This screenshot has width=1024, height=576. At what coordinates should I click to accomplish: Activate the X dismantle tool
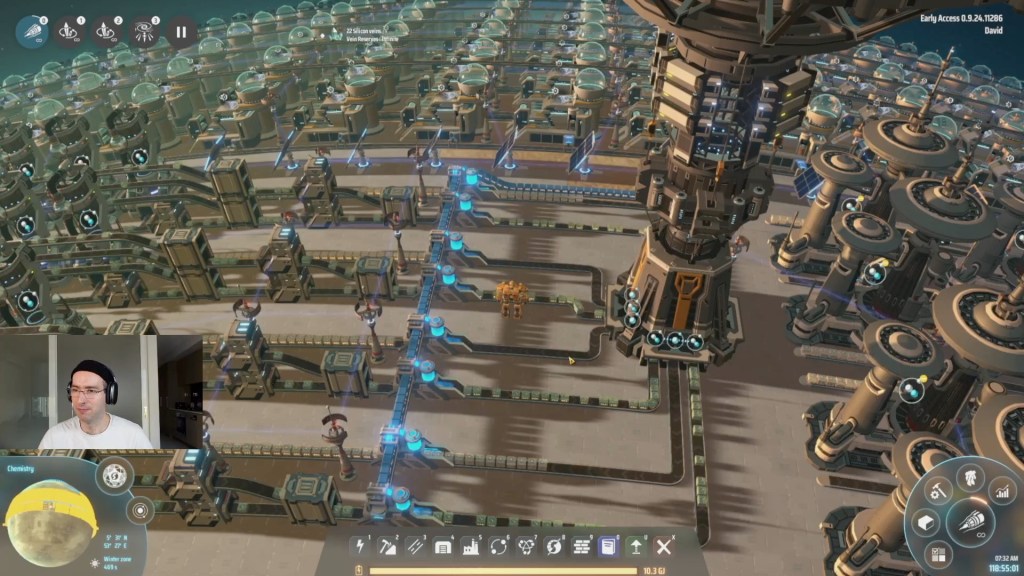(x=664, y=547)
